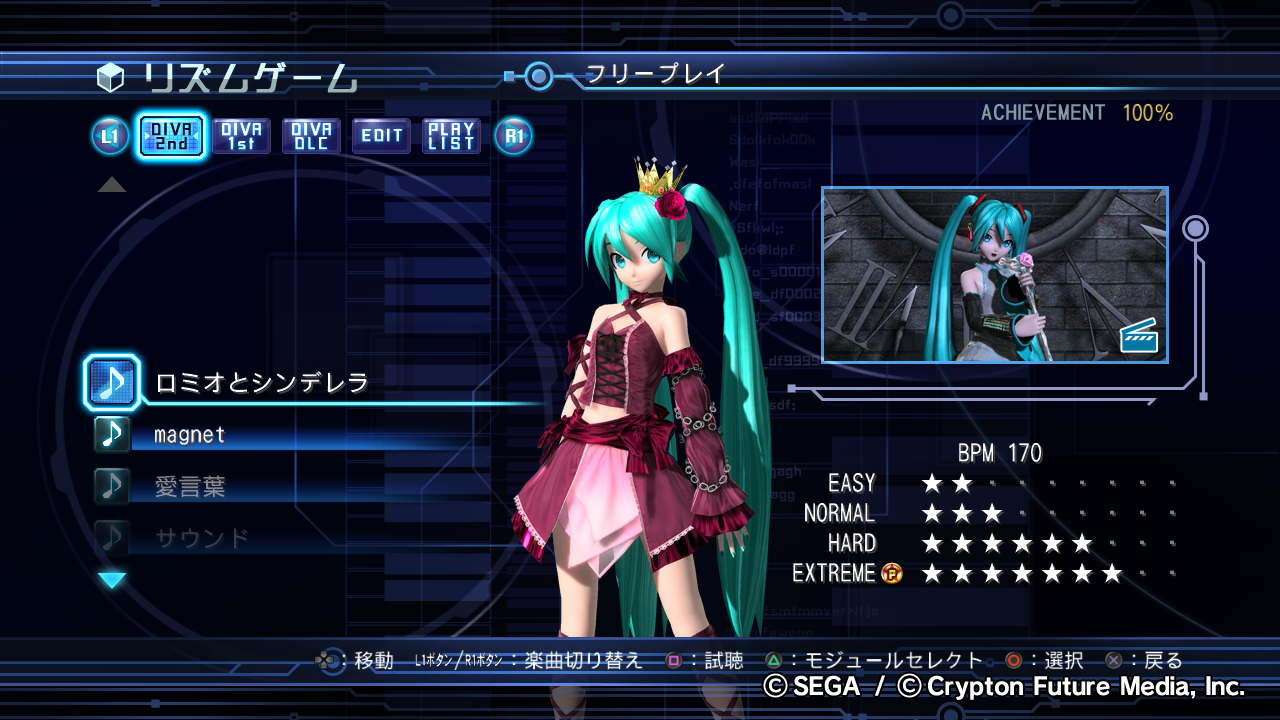The height and width of the screenshot is (720, 1280).
Task: Pick the 愛言葉 song row
Action: (190, 487)
